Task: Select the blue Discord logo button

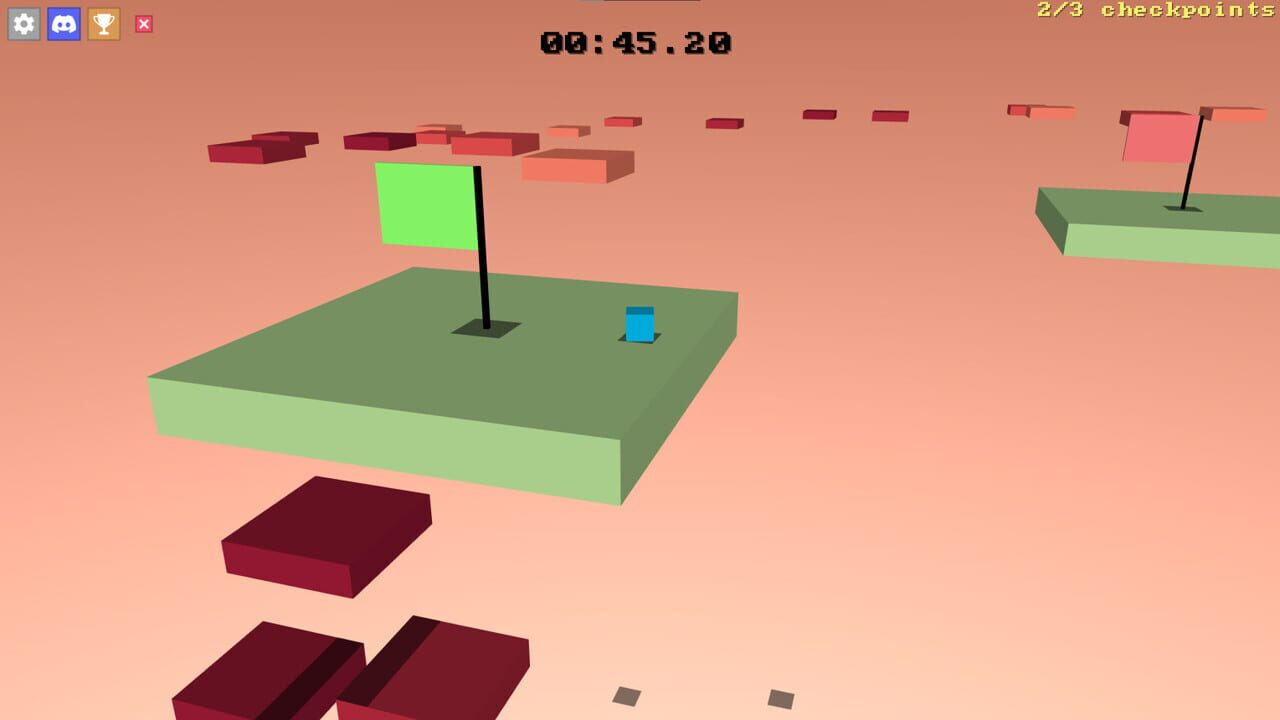Action: pyautogui.click(x=63, y=24)
